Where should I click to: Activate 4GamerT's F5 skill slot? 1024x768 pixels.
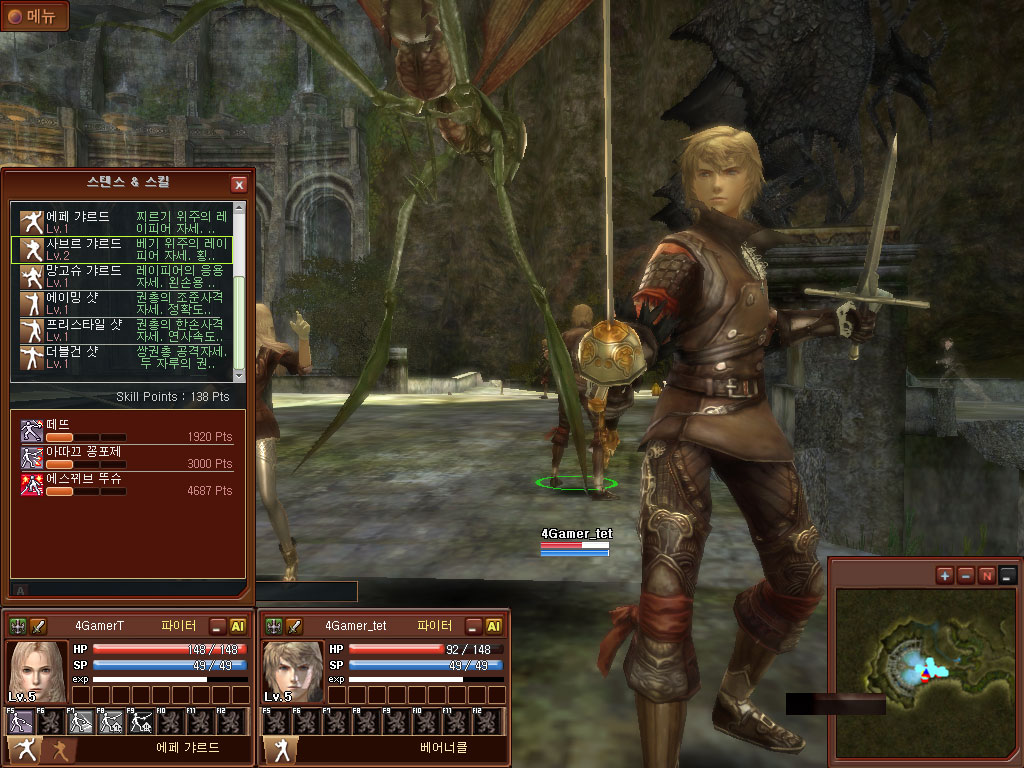pyautogui.click(x=20, y=721)
